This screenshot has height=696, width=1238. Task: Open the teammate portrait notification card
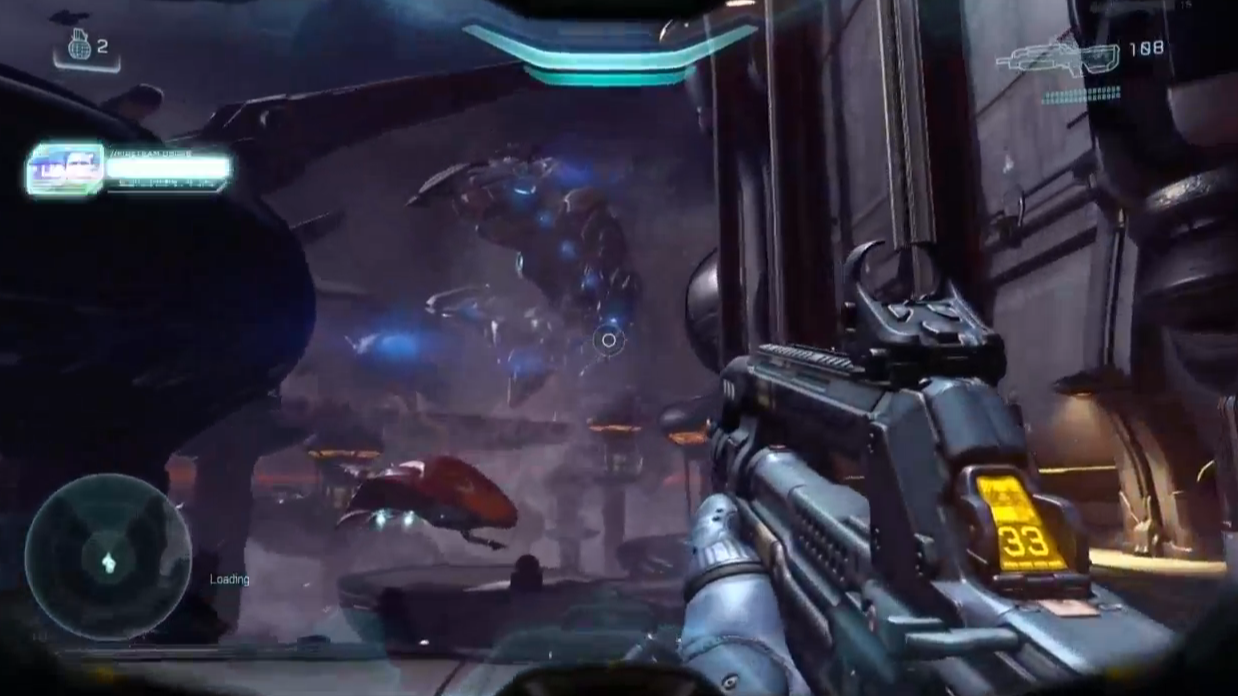pos(66,169)
